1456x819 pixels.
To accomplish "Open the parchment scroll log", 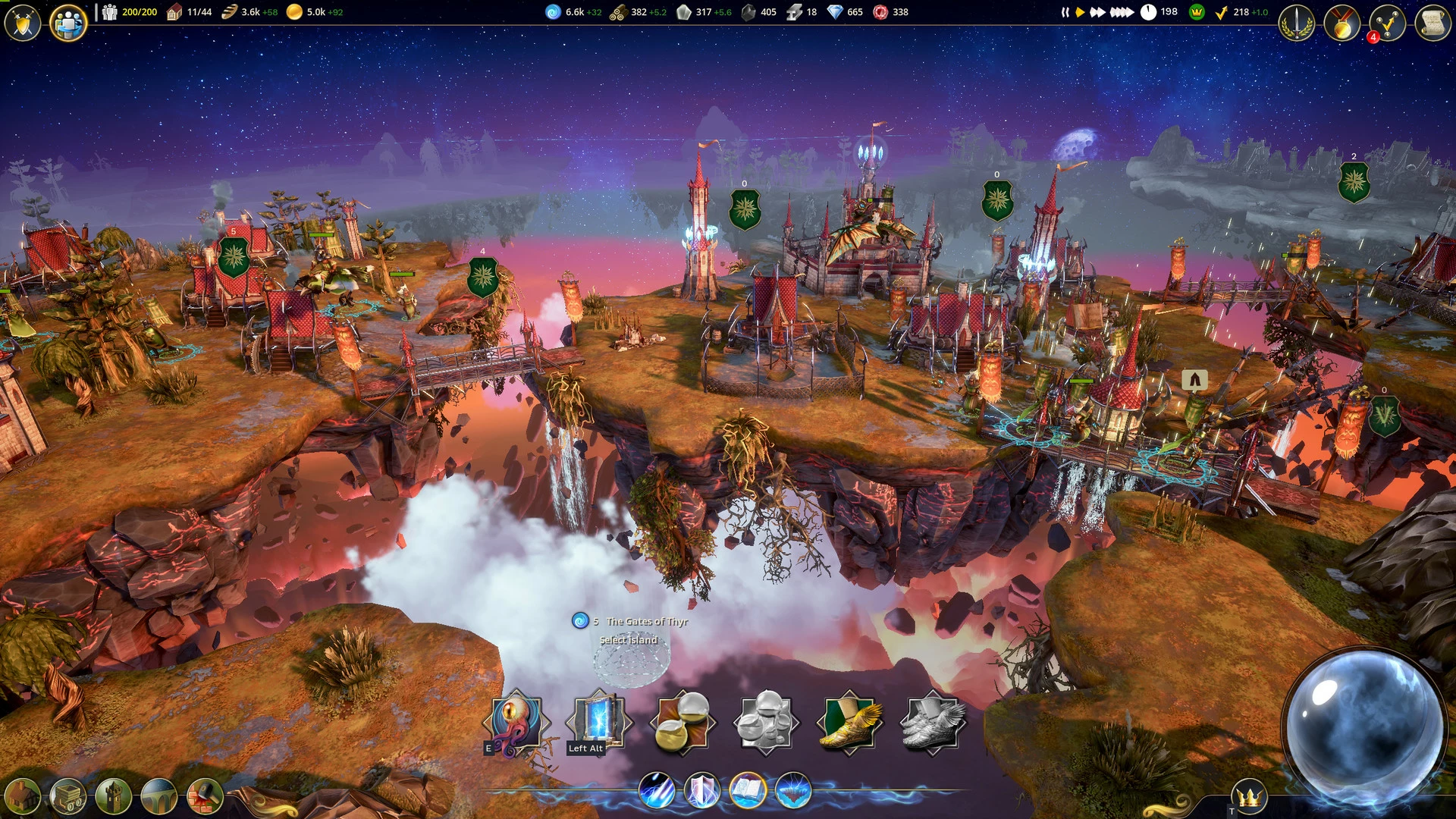I will [1432, 24].
